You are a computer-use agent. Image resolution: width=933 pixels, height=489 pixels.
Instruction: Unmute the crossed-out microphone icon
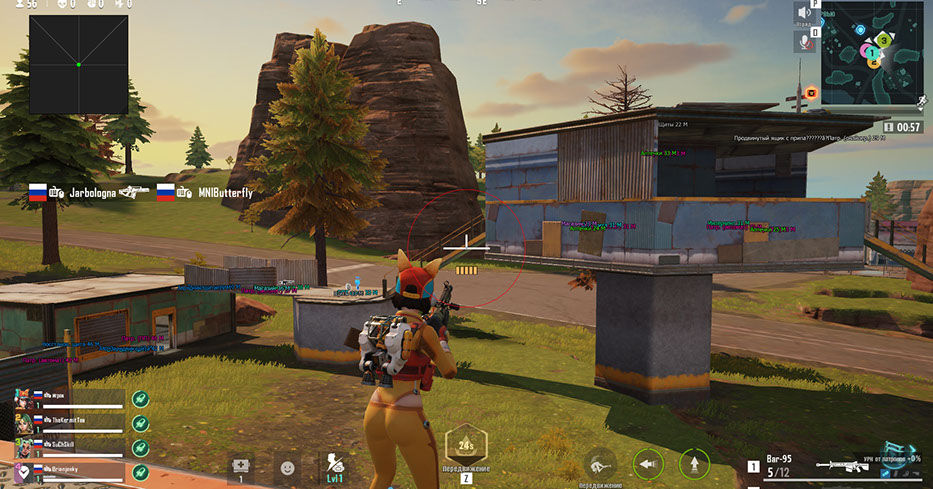pyautogui.click(x=803, y=41)
